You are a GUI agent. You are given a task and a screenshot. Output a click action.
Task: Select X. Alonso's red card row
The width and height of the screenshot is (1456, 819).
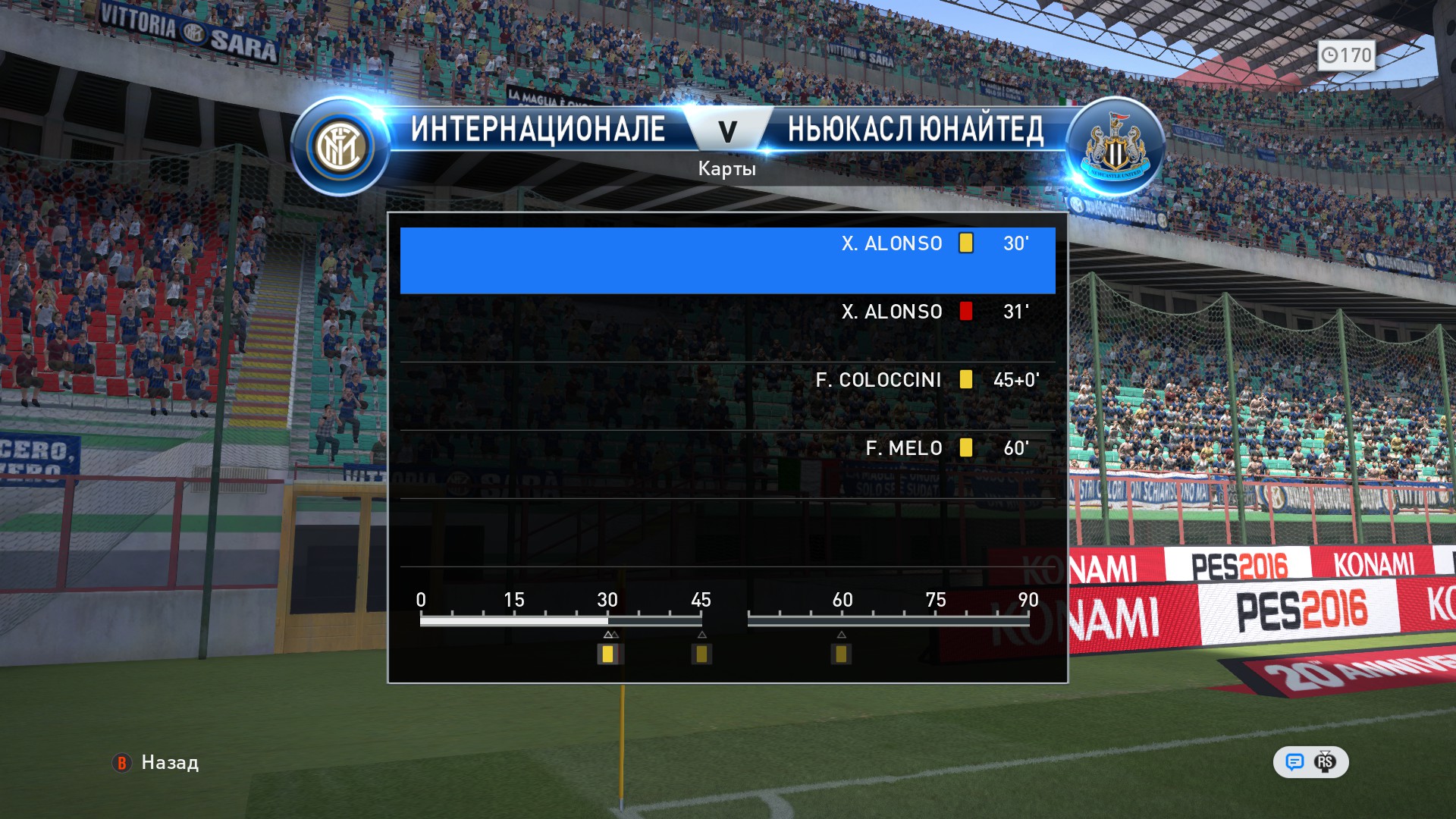(726, 328)
